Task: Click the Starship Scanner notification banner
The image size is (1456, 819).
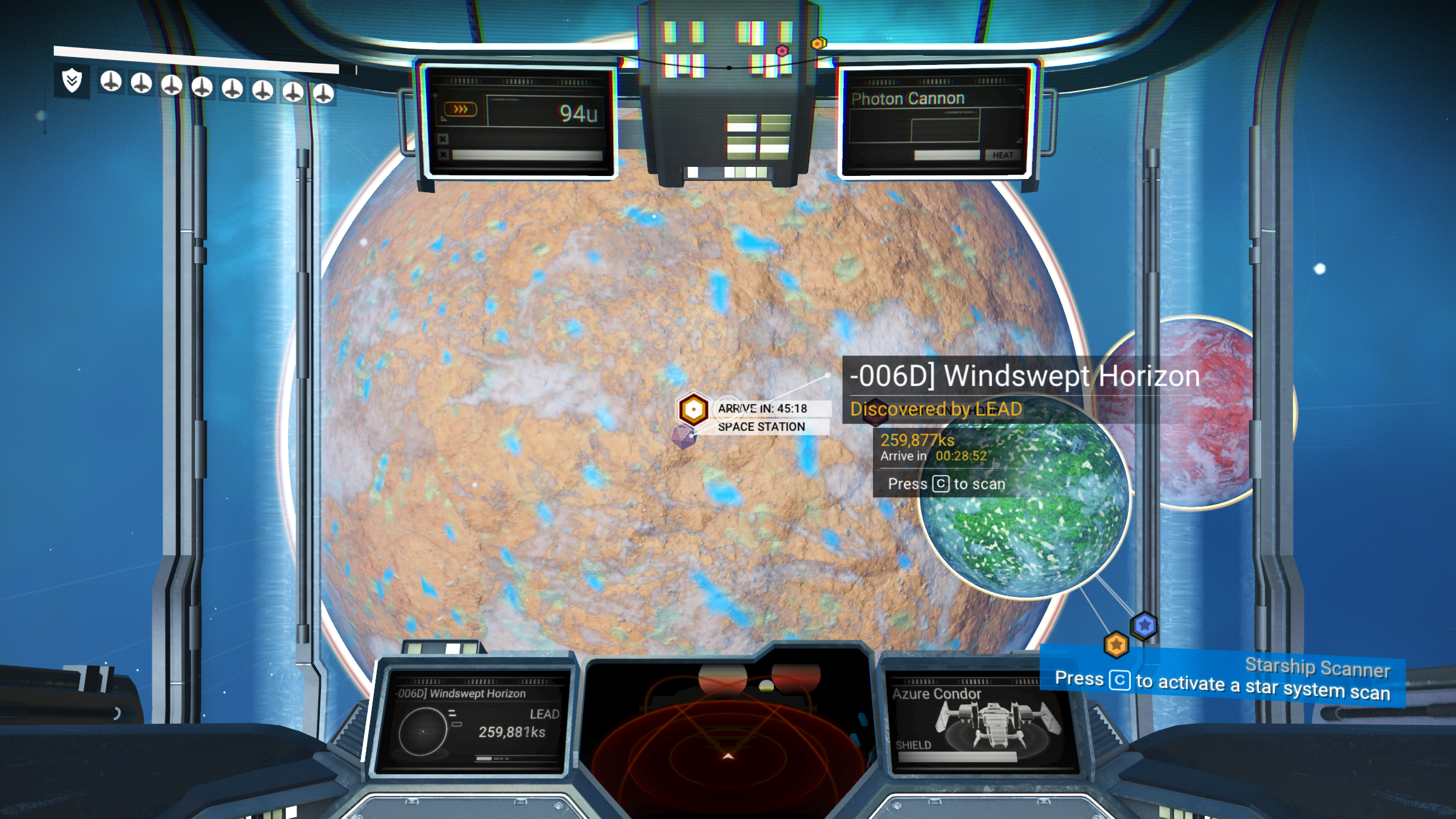Action: tap(1222, 679)
